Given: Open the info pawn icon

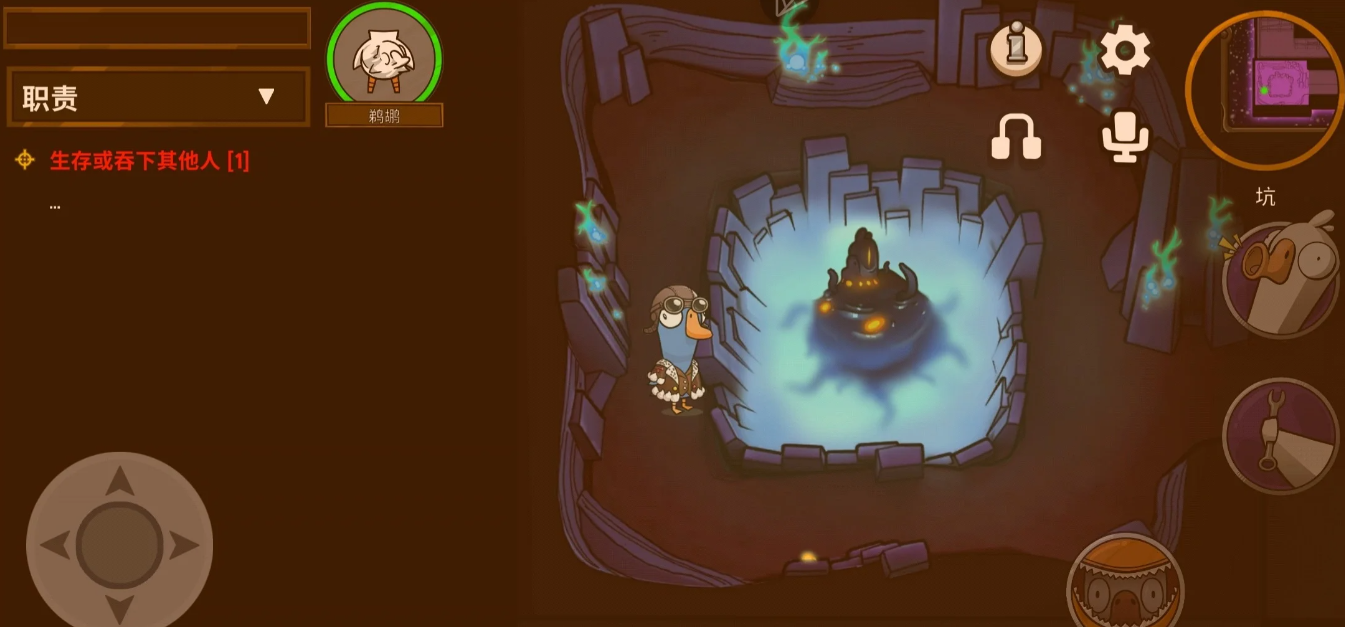Looking at the screenshot, I should [x=1016, y=48].
